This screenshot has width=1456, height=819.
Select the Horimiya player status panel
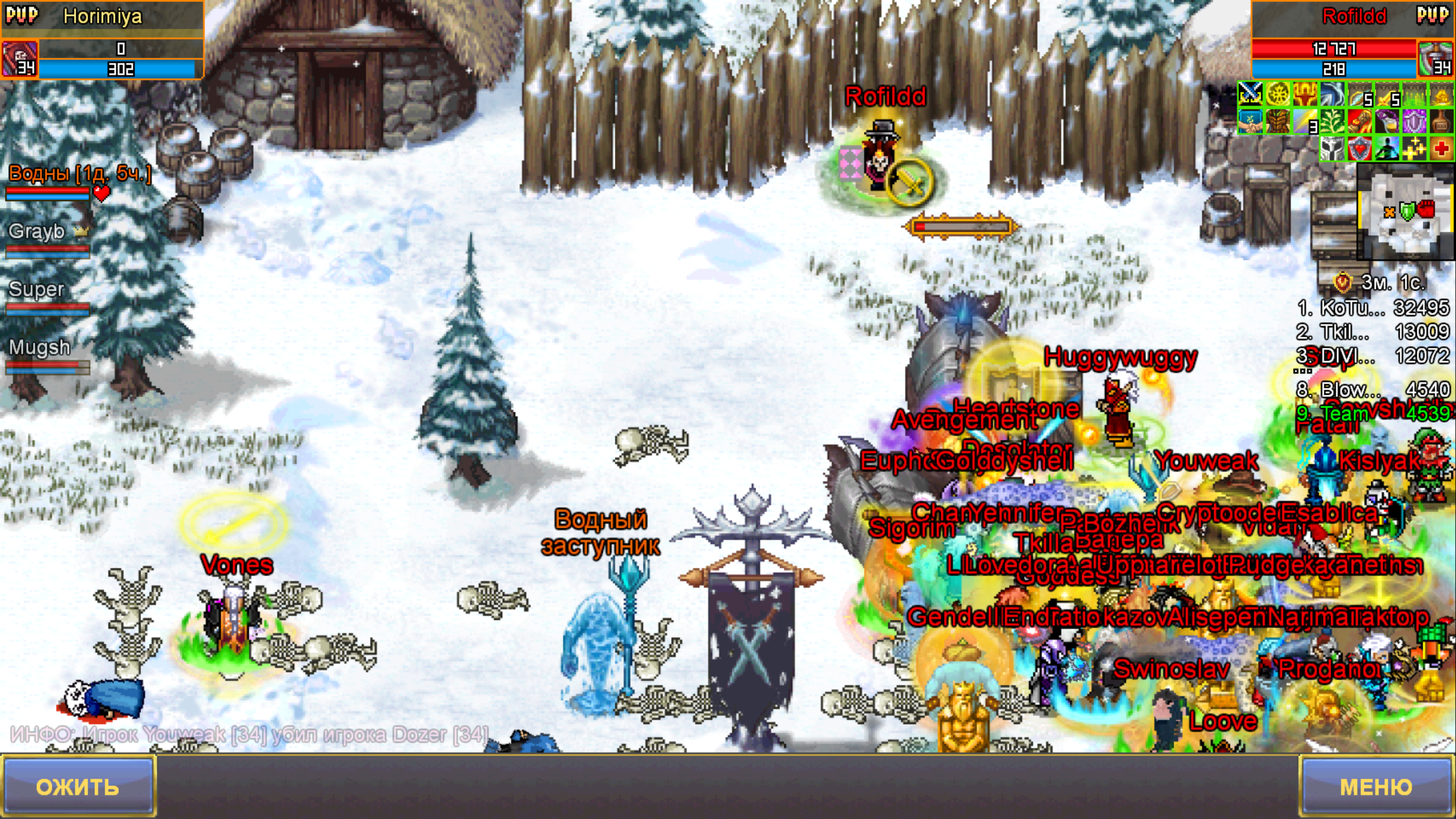(x=102, y=40)
